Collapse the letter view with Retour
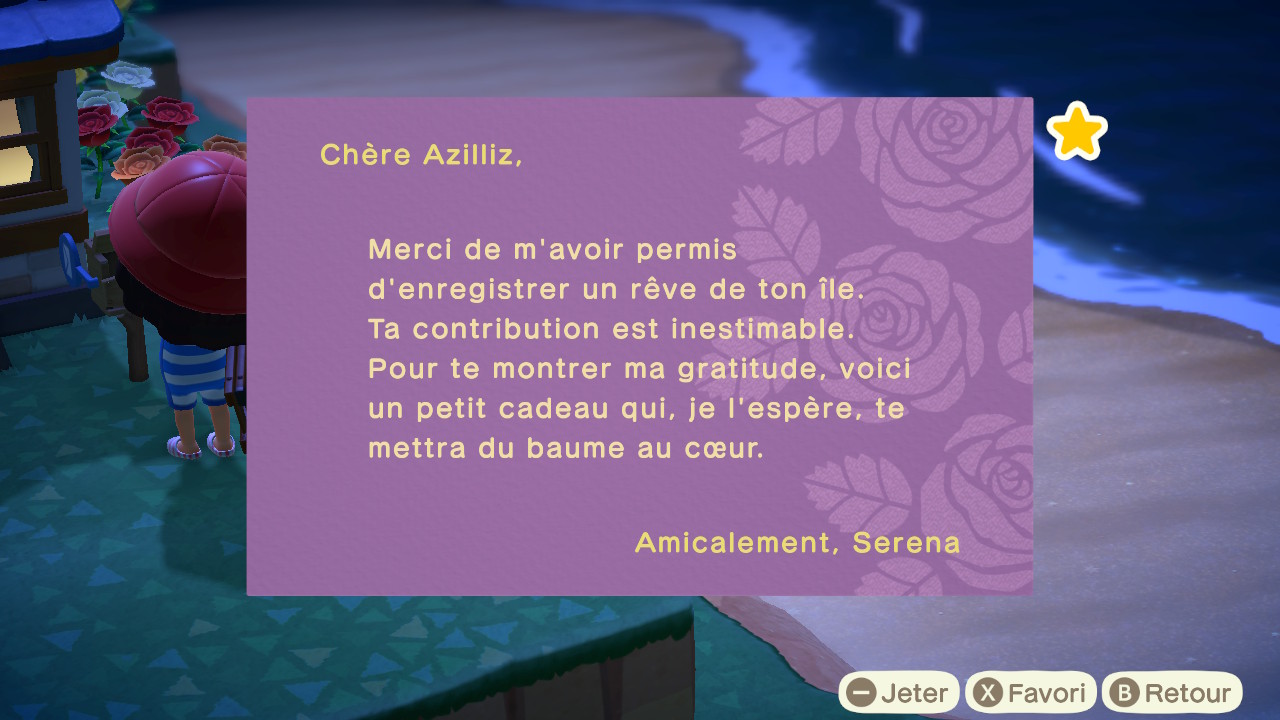The height and width of the screenshot is (720, 1280). [x=1172, y=691]
